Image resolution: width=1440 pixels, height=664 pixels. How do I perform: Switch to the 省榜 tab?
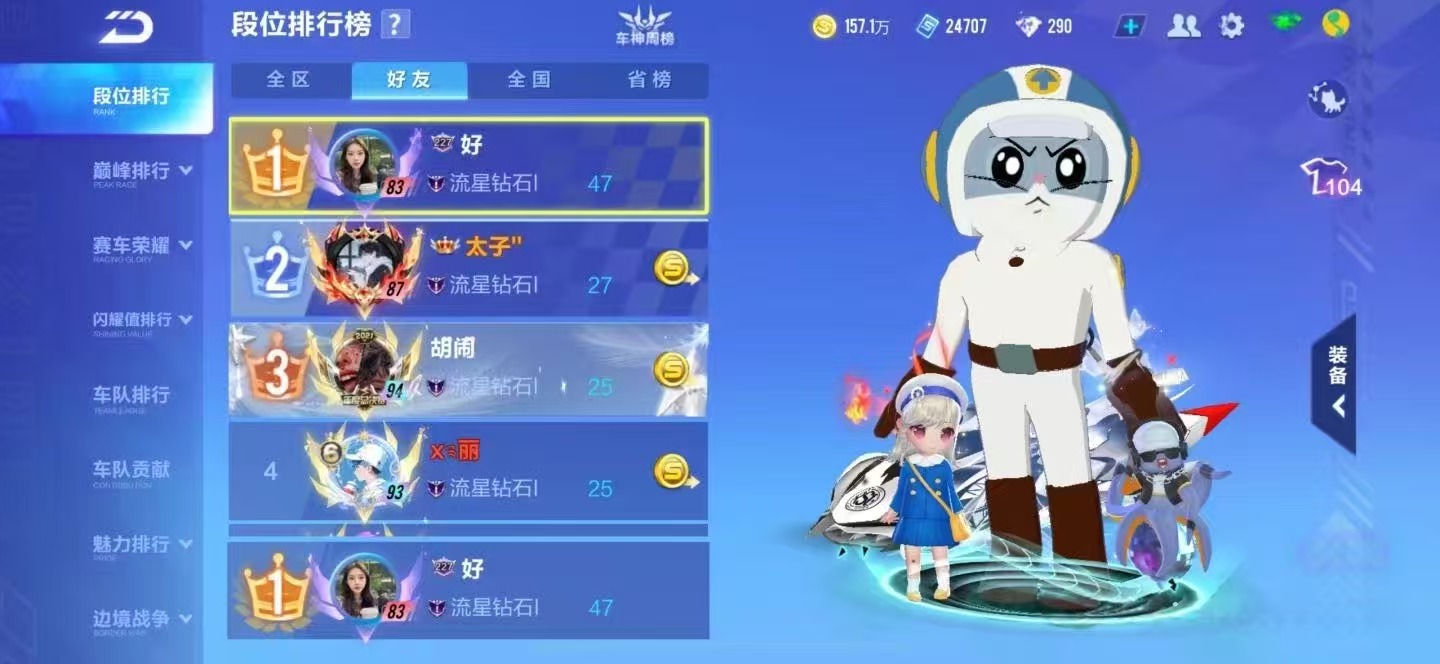(649, 80)
